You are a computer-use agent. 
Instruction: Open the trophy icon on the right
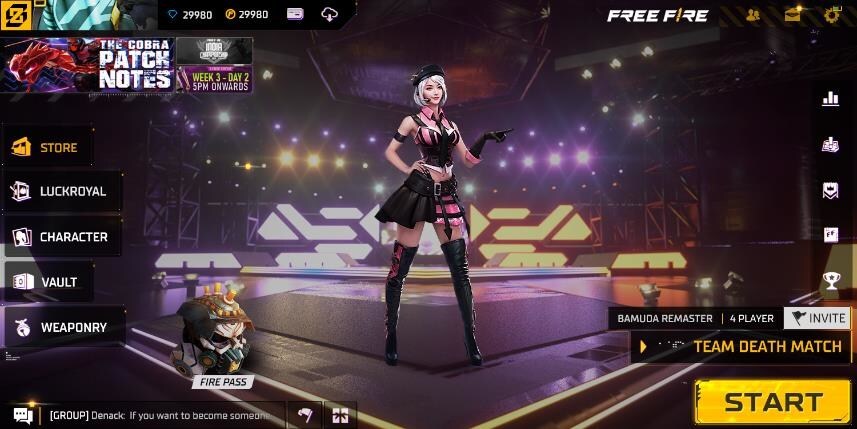tap(831, 281)
